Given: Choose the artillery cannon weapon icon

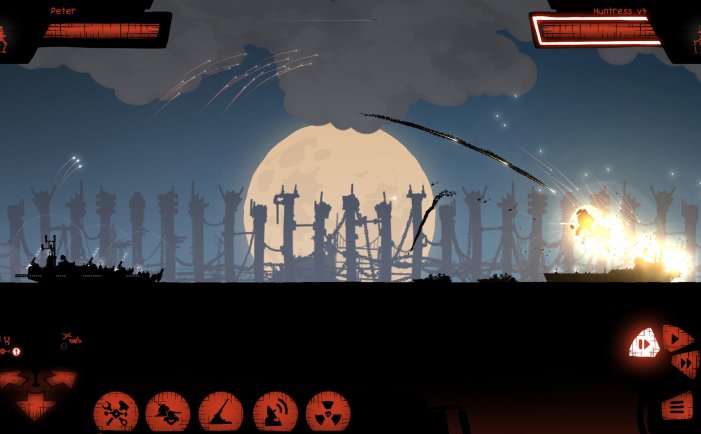Looking at the screenshot, I should [x=221, y=412].
